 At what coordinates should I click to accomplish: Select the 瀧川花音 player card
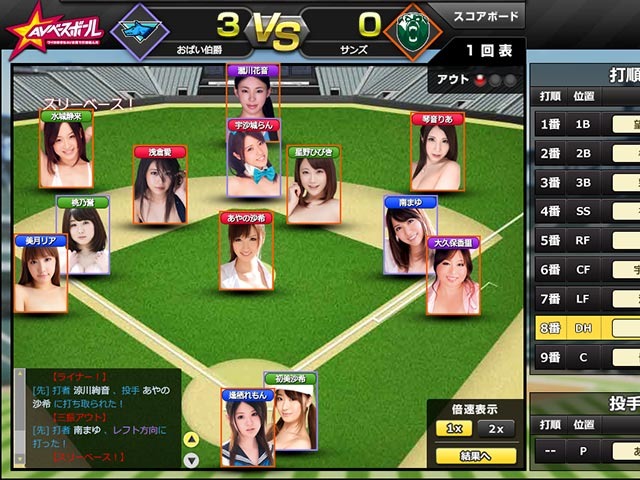click(x=252, y=97)
